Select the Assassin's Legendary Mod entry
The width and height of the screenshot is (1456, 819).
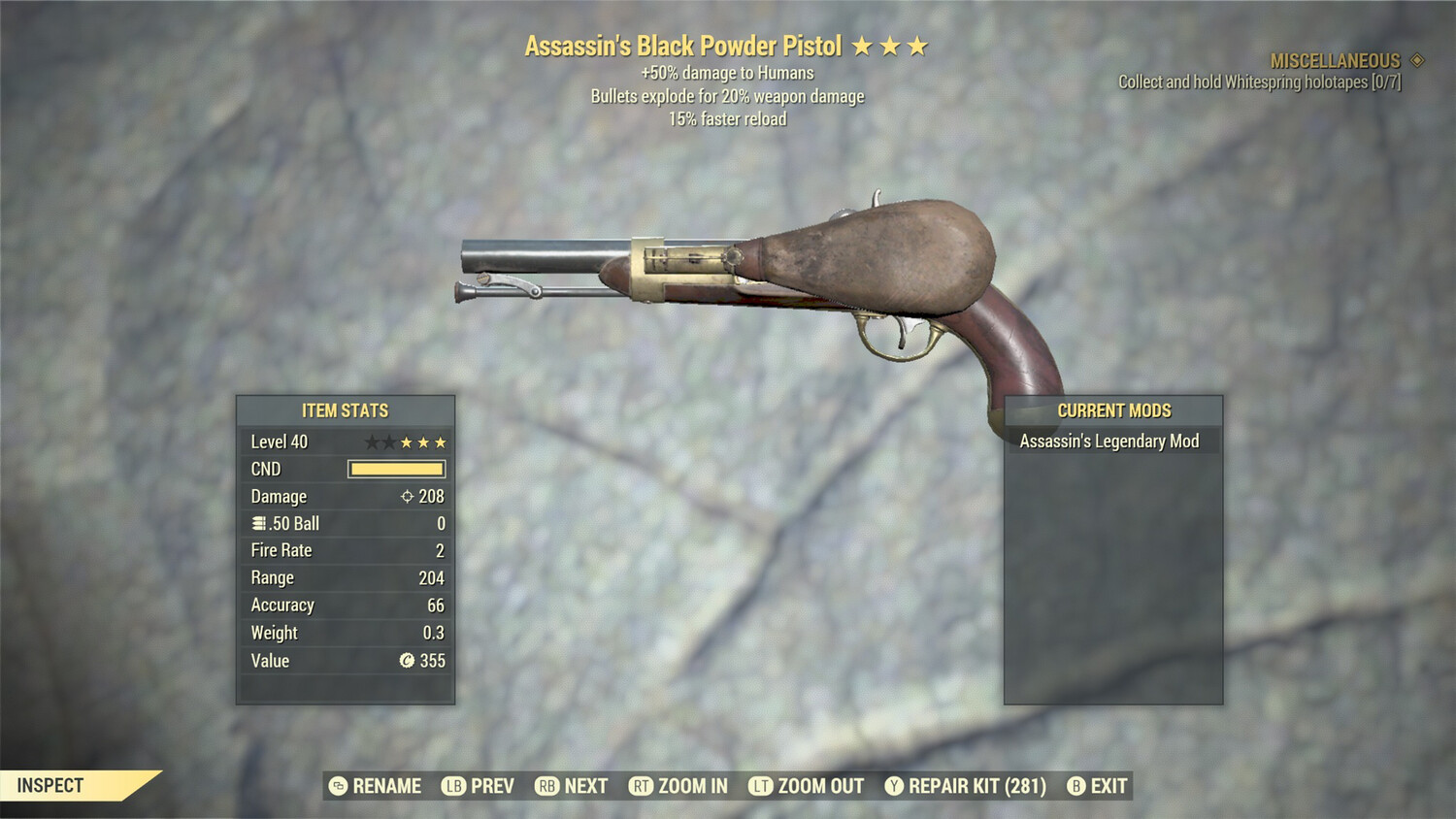tap(1110, 441)
